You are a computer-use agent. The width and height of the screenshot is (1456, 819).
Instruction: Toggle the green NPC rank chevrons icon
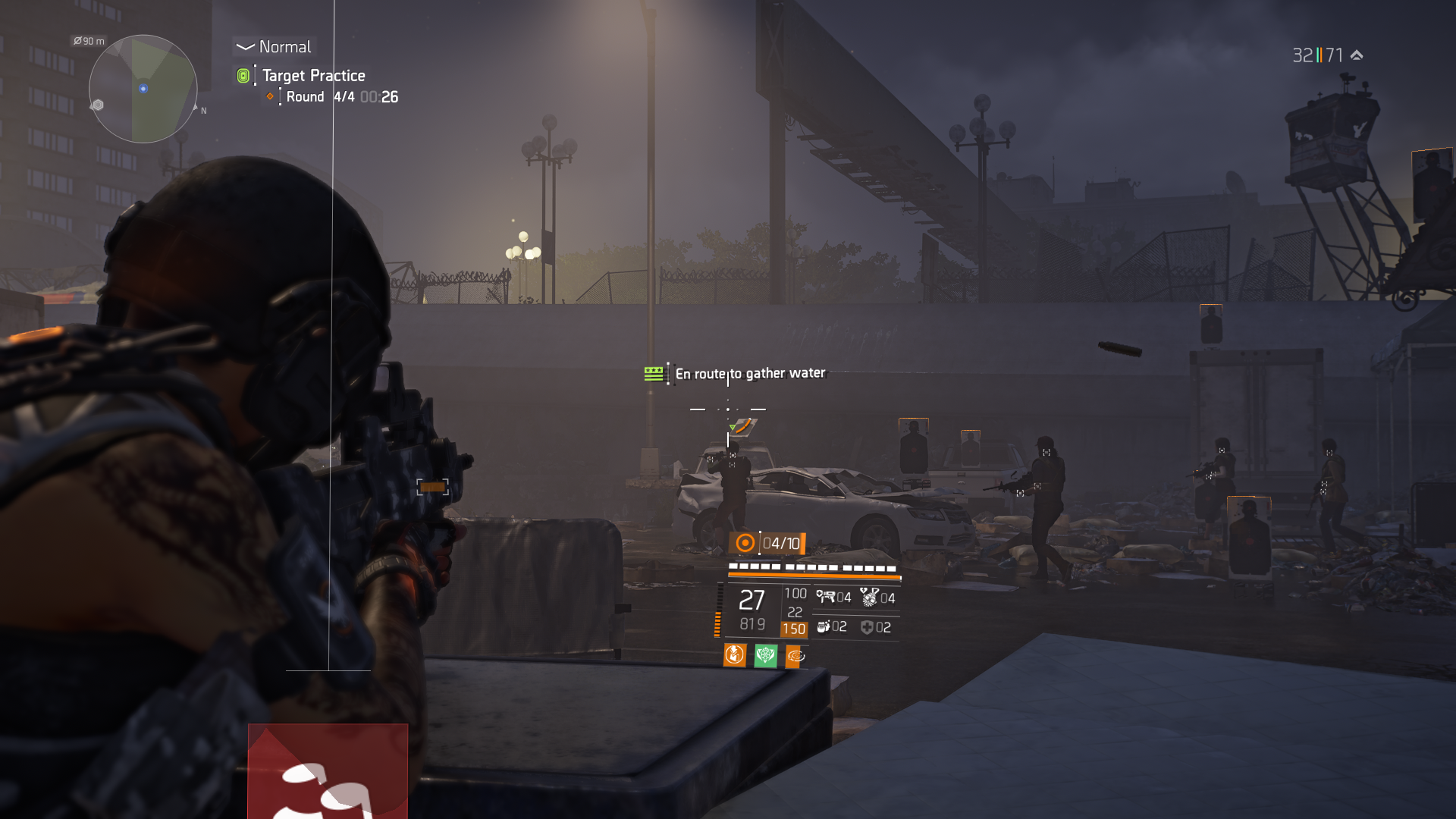coord(652,373)
